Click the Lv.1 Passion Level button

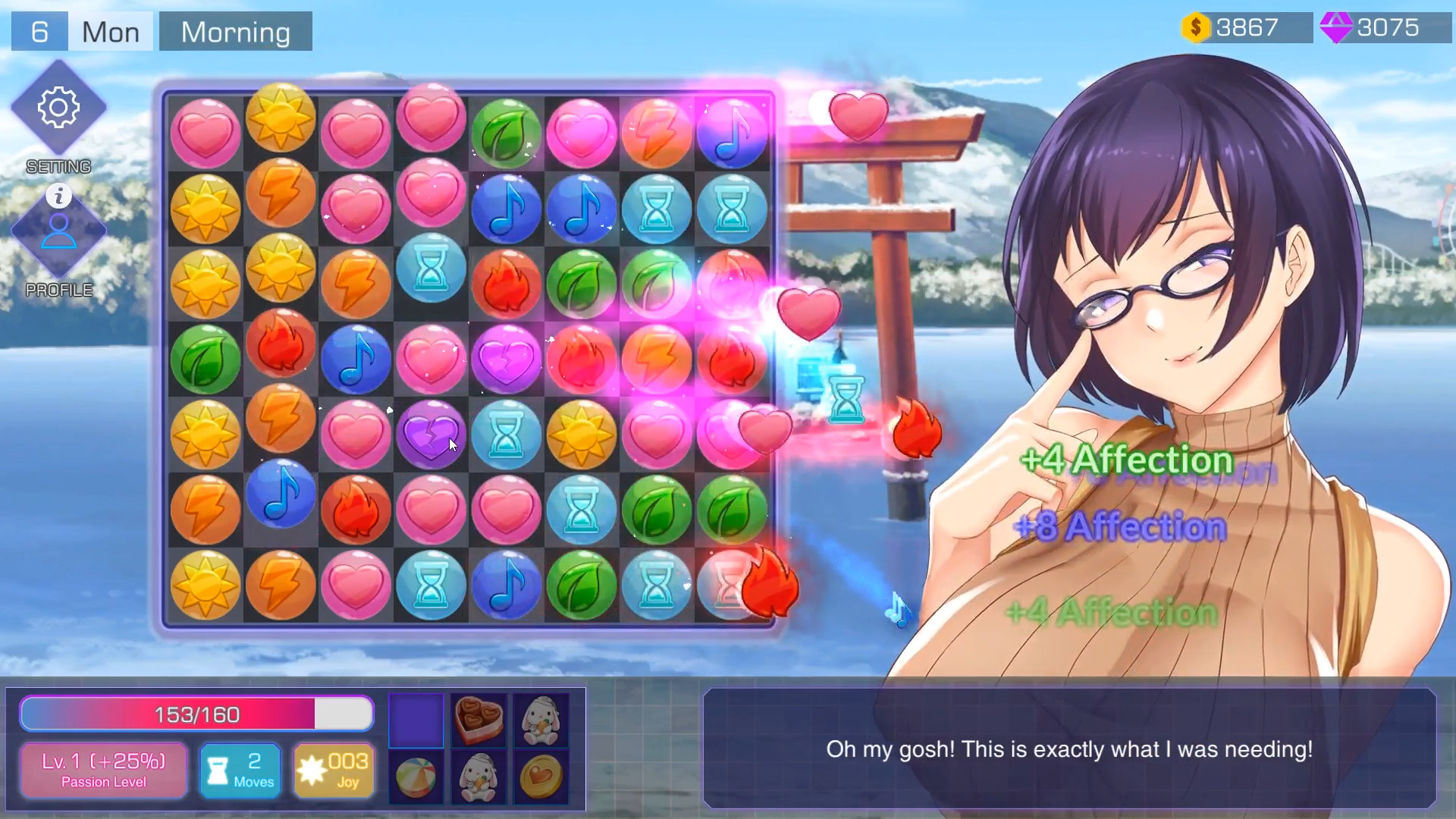103,770
